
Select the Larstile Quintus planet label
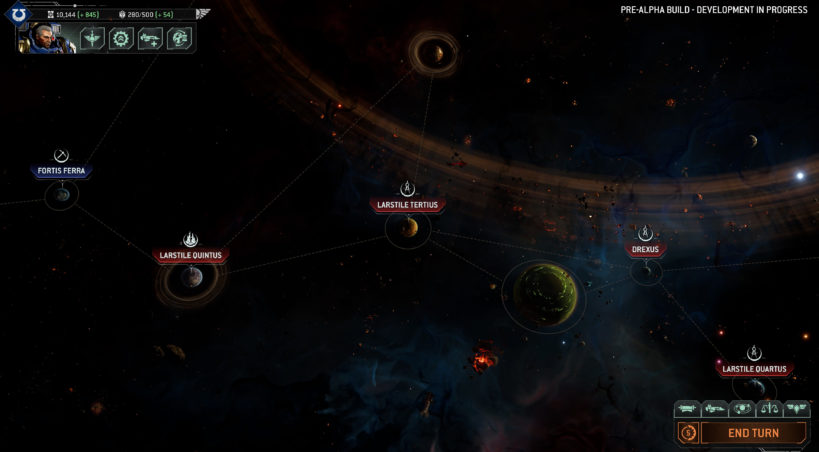click(192, 255)
